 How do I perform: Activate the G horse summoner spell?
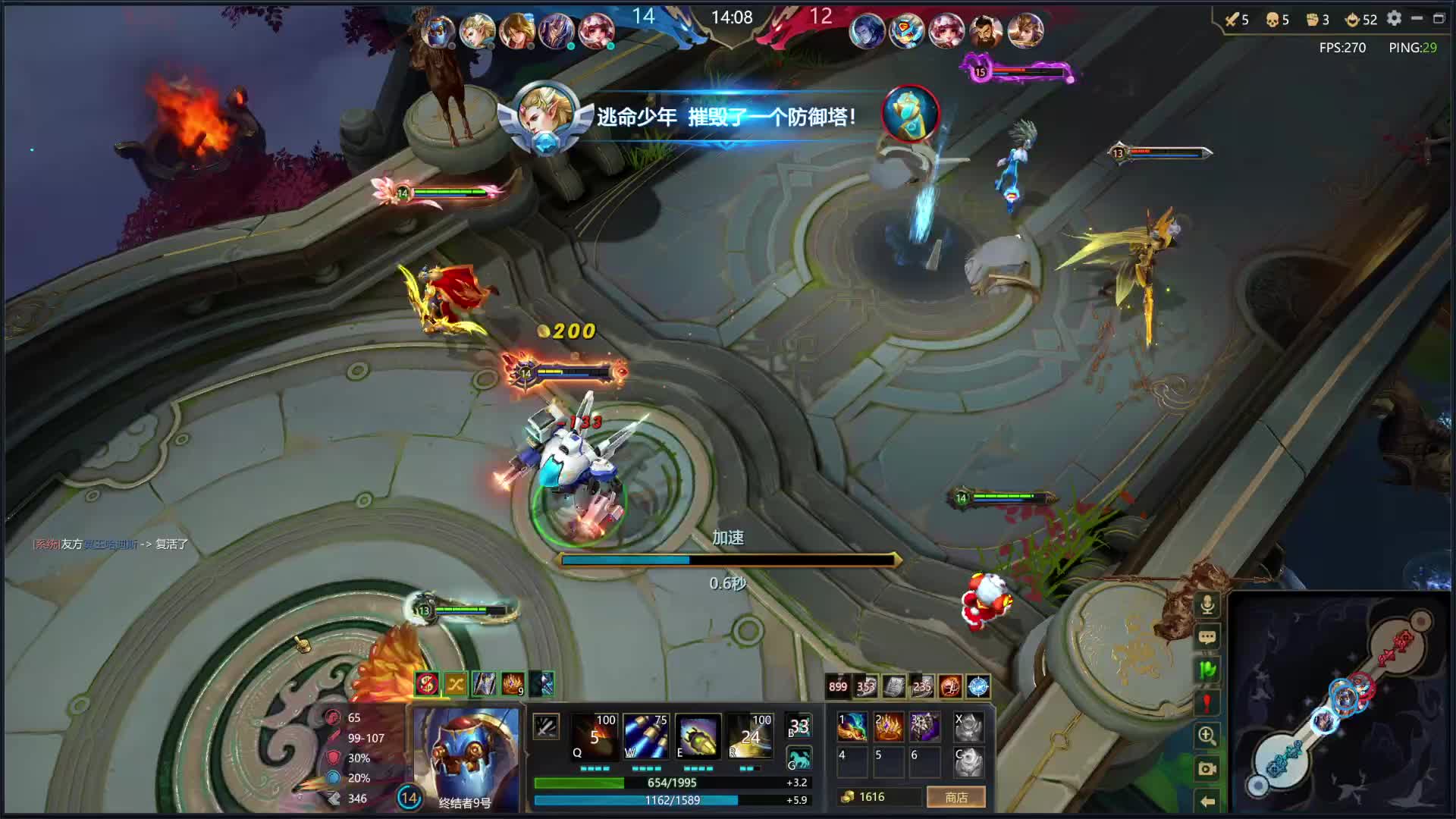tap(799, 758)
